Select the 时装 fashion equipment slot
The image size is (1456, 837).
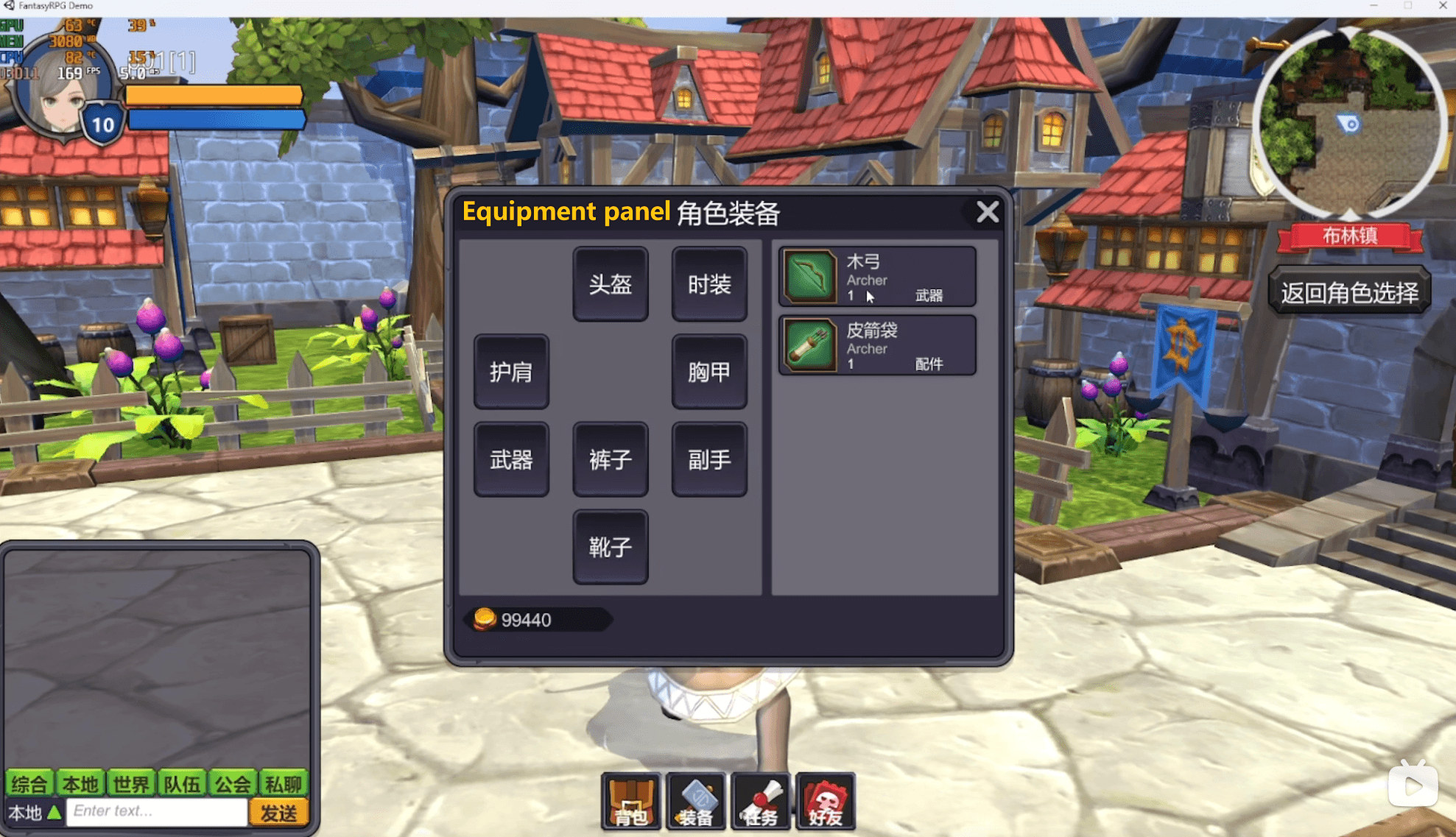click(x=709, y=285)
